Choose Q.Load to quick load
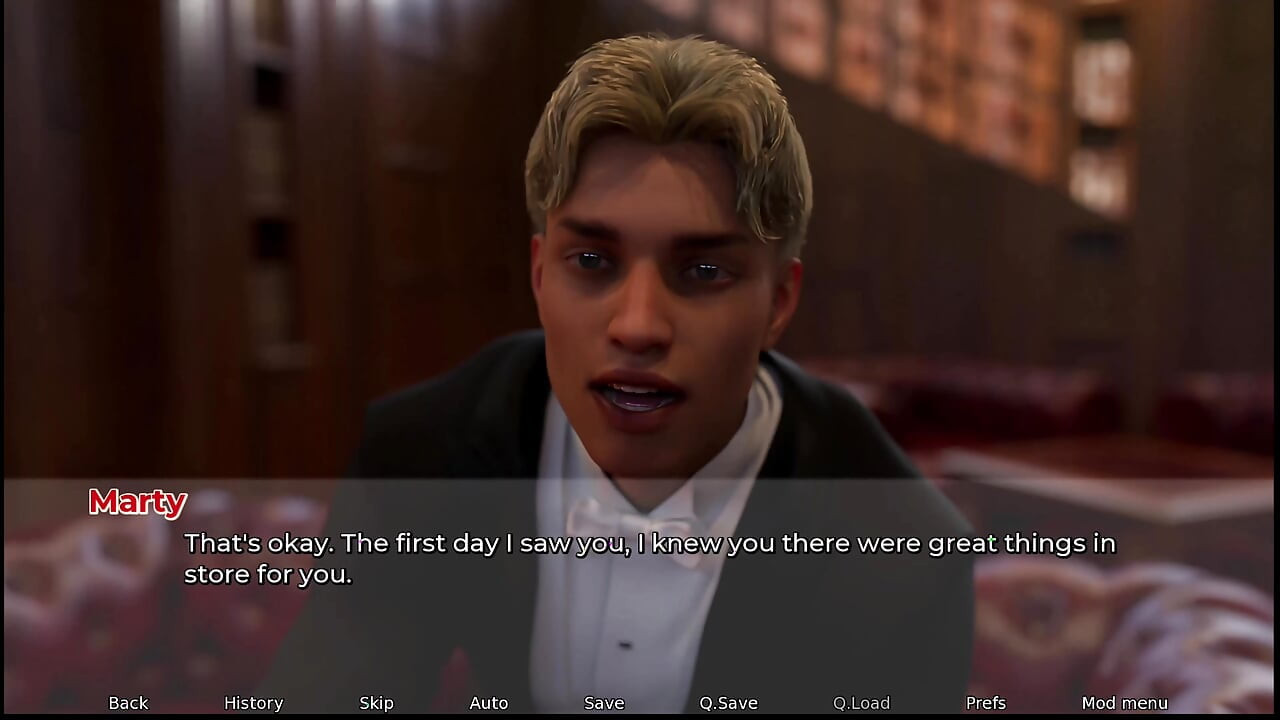1280x720 pixels. pyautogui.click(x=861, y=703)
